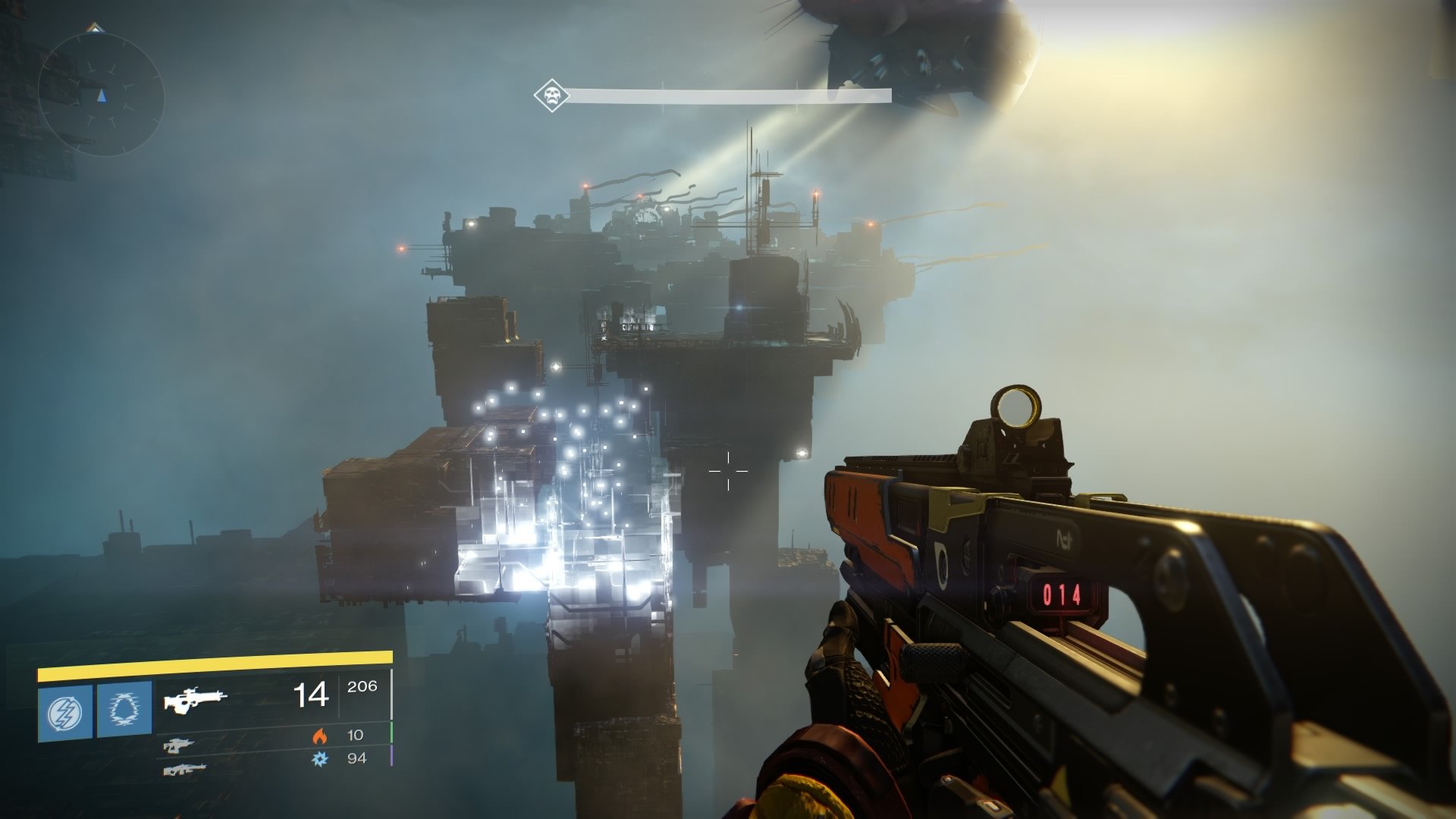Activate the spiked ring melee ability icon

pyautogui.click(x=124, y=712)
